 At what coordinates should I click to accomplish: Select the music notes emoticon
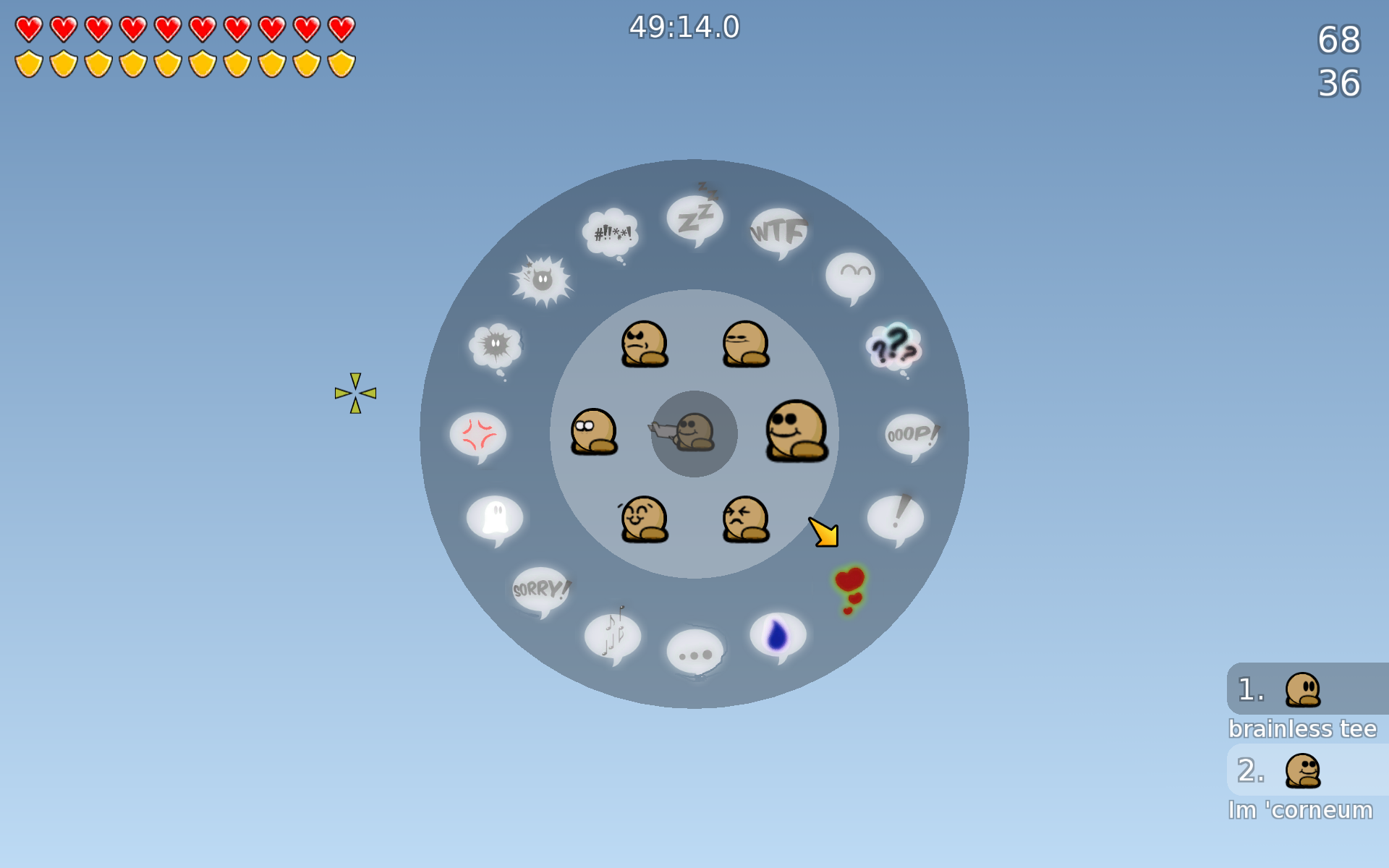pyautogui.click(x=611, y=637)
